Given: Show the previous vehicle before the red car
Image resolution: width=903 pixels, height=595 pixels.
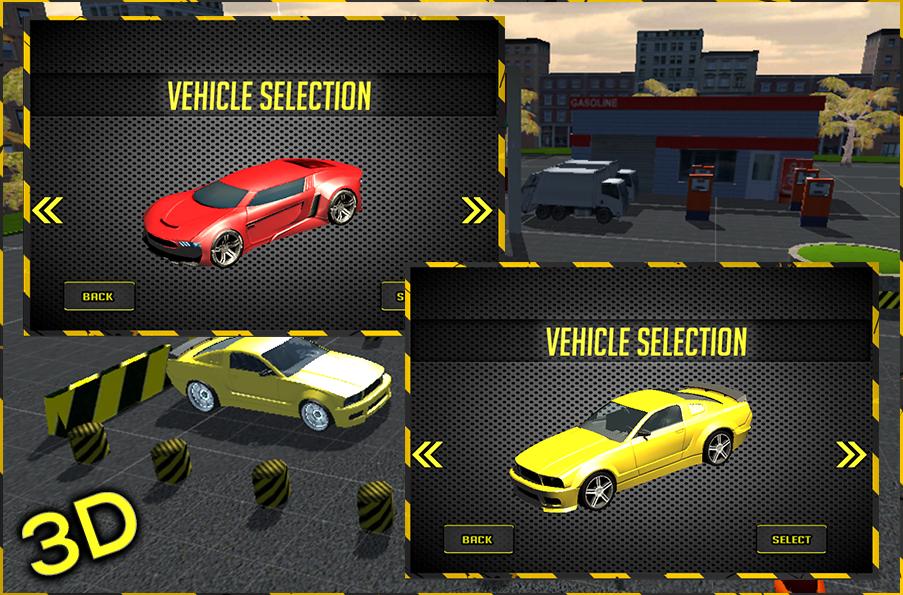Looking at the screenshot, I should pyautogui.click(x=47, y=210).
